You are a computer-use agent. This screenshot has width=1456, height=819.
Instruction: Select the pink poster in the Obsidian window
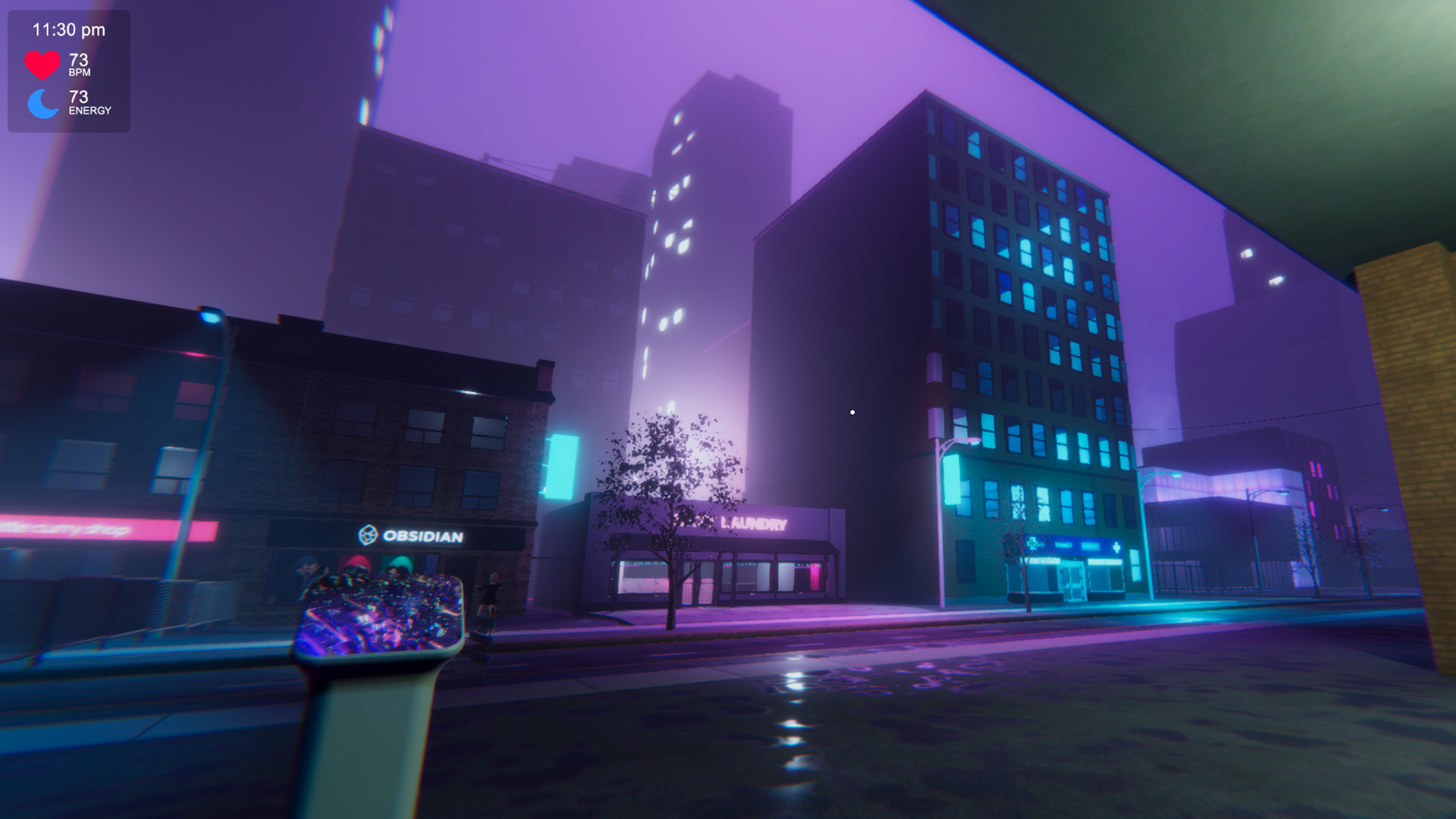(x=356, y=563)
